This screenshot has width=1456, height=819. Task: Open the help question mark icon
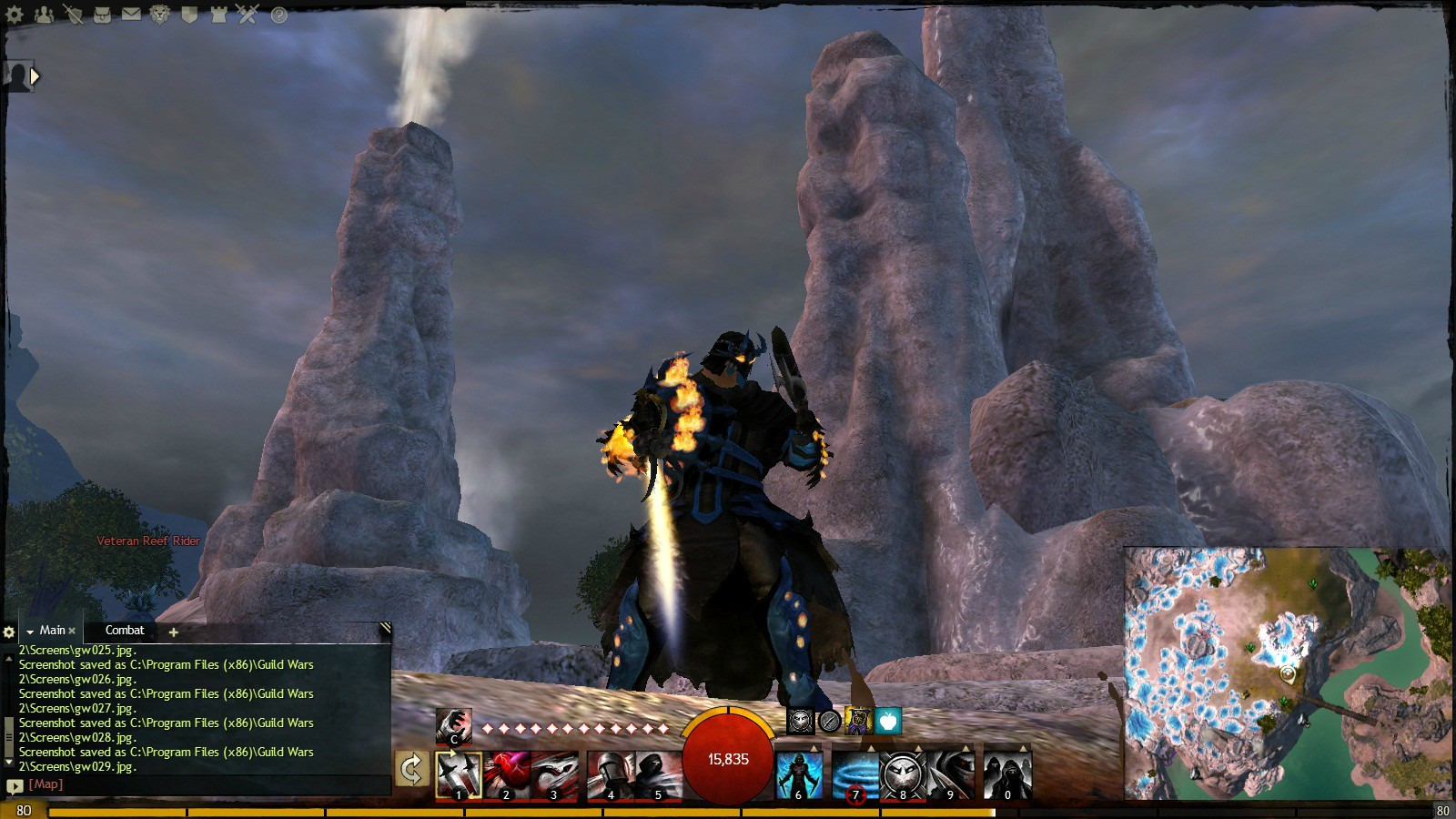click(x=278, y=15)
